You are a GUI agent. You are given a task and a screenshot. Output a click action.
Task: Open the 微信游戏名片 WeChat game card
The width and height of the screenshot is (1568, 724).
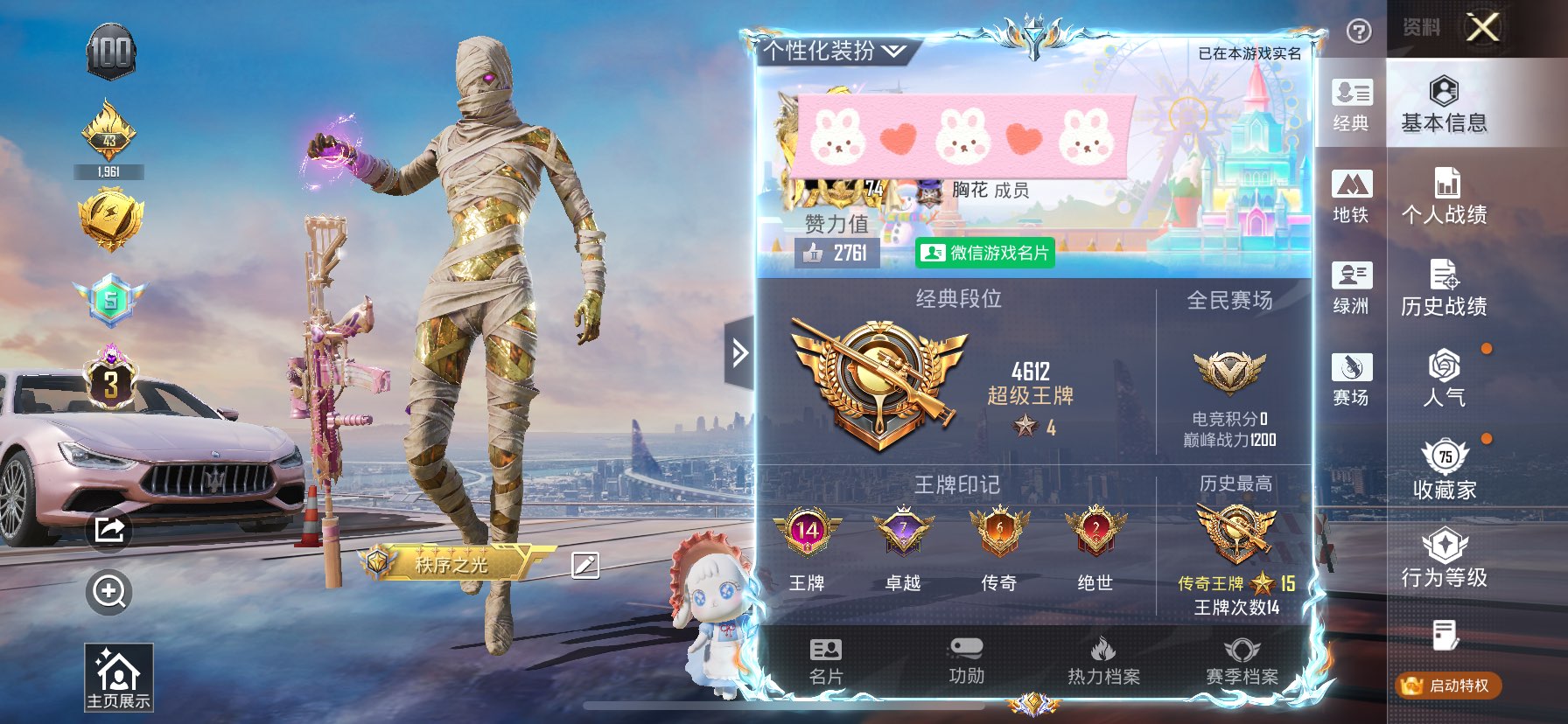click(985, 253)
